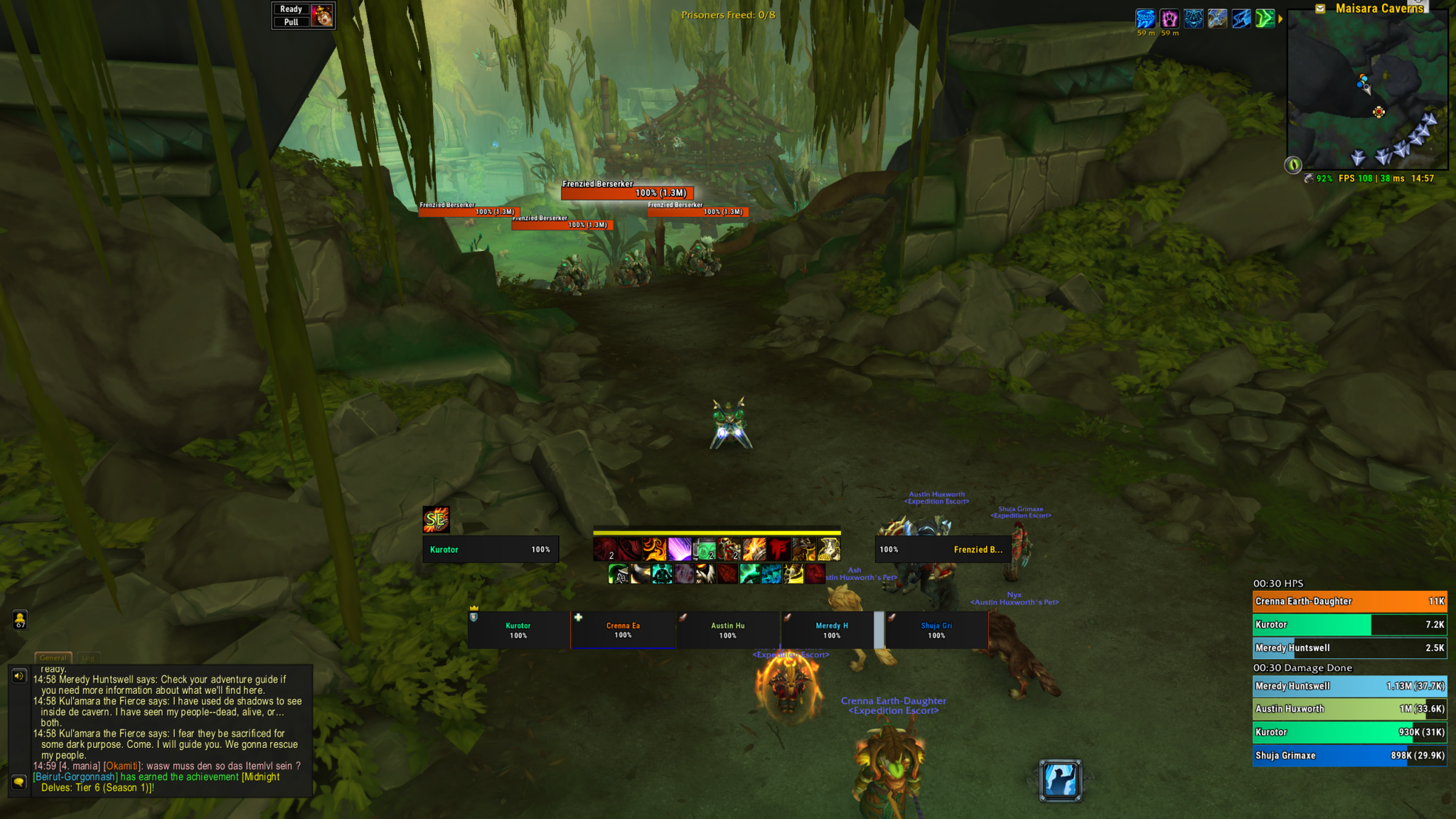Activate the purple beam ability icon
The height and width of the screenshot is (819, 1456).
point(680,550)
